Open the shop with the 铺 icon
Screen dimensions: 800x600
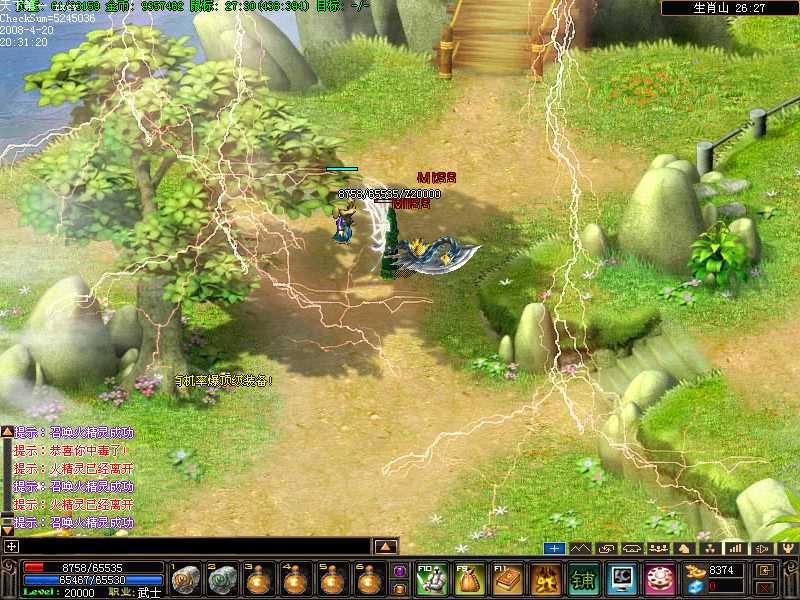tap(584, 579)
